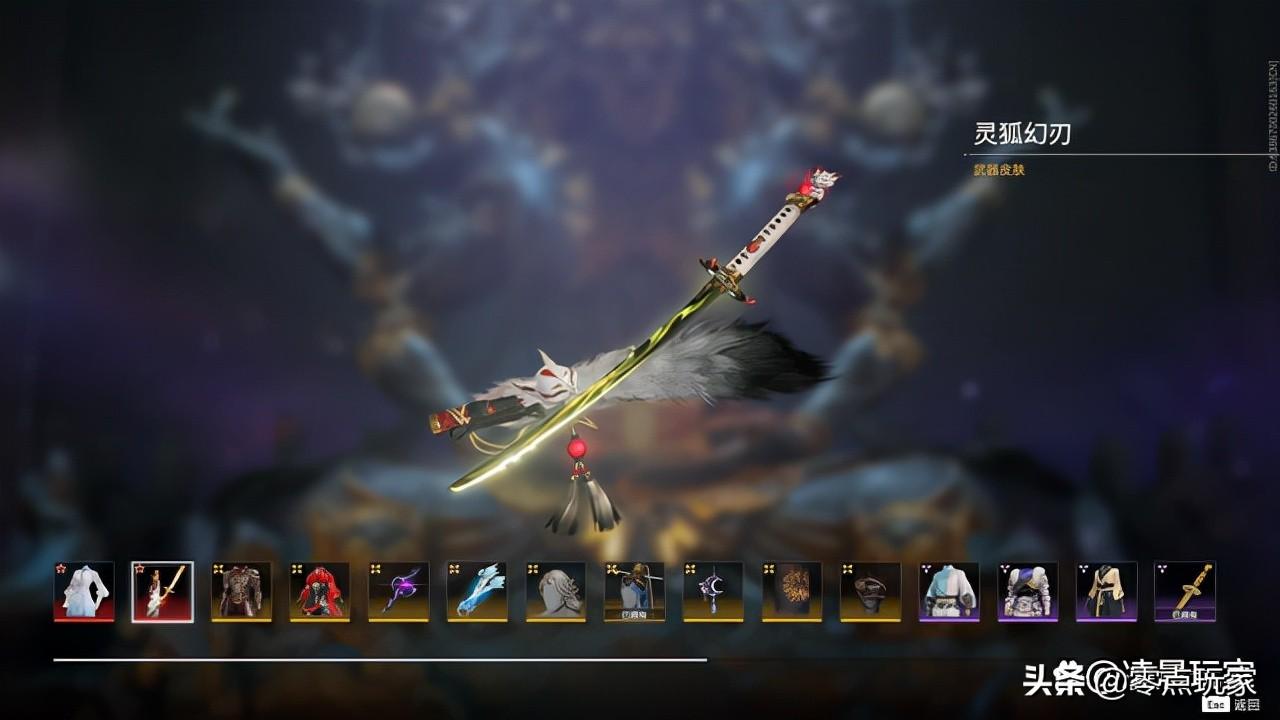Select the white dress outfit thumbnail
Screen dimensions: 1280x720
coord(84,591)
